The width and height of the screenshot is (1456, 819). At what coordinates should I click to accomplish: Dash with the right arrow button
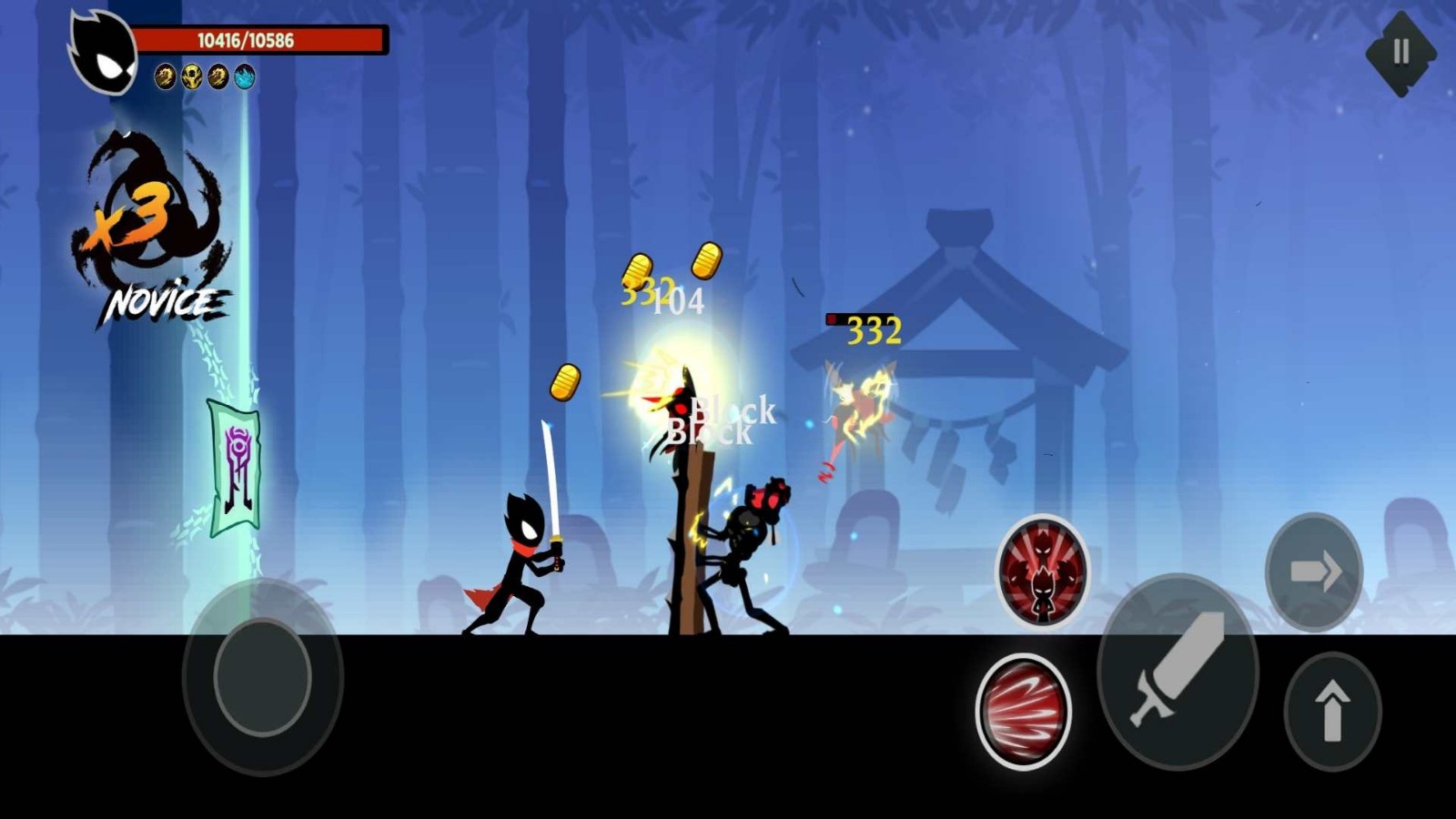(x=1314, y=571)
